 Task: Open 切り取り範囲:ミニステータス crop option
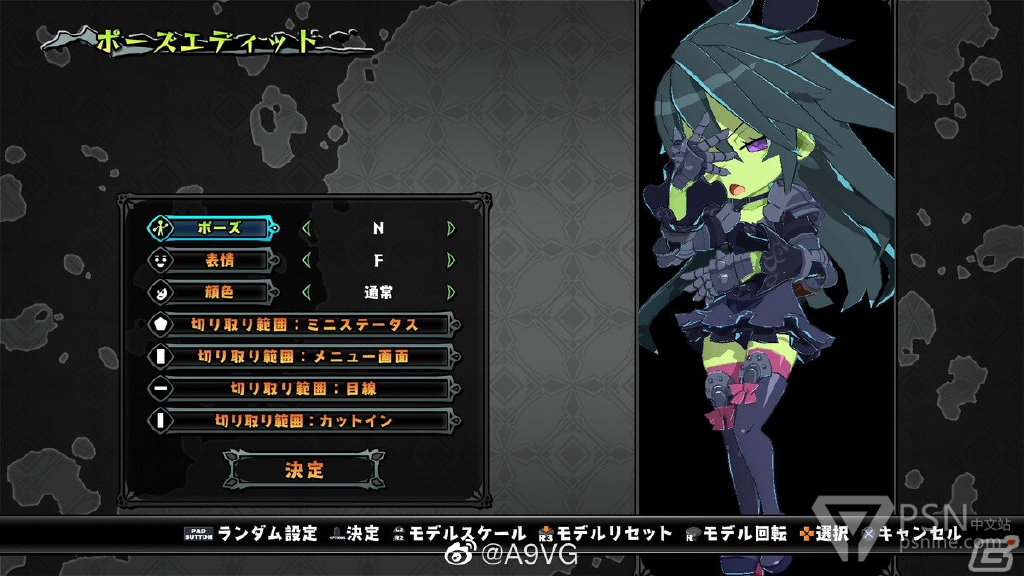click(x=304, y=324)
